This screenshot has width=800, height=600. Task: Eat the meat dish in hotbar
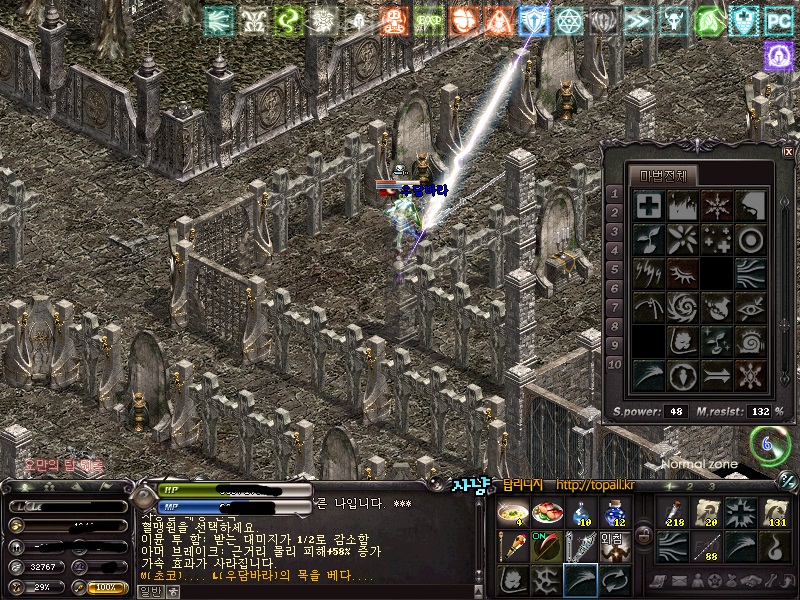coord(547,512)
